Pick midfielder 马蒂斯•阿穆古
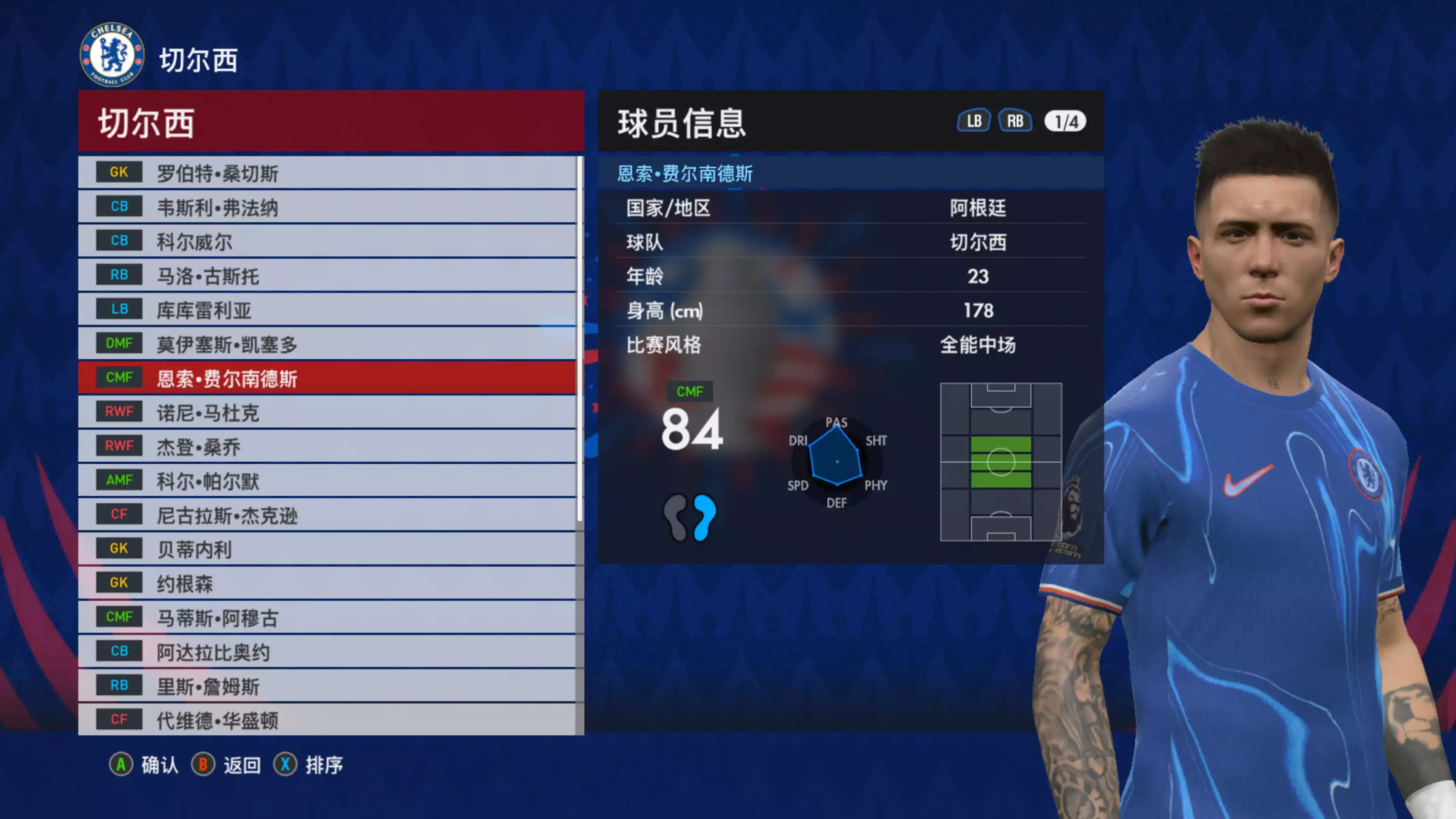Viewport: 1456px width, 819px height. 328,618
